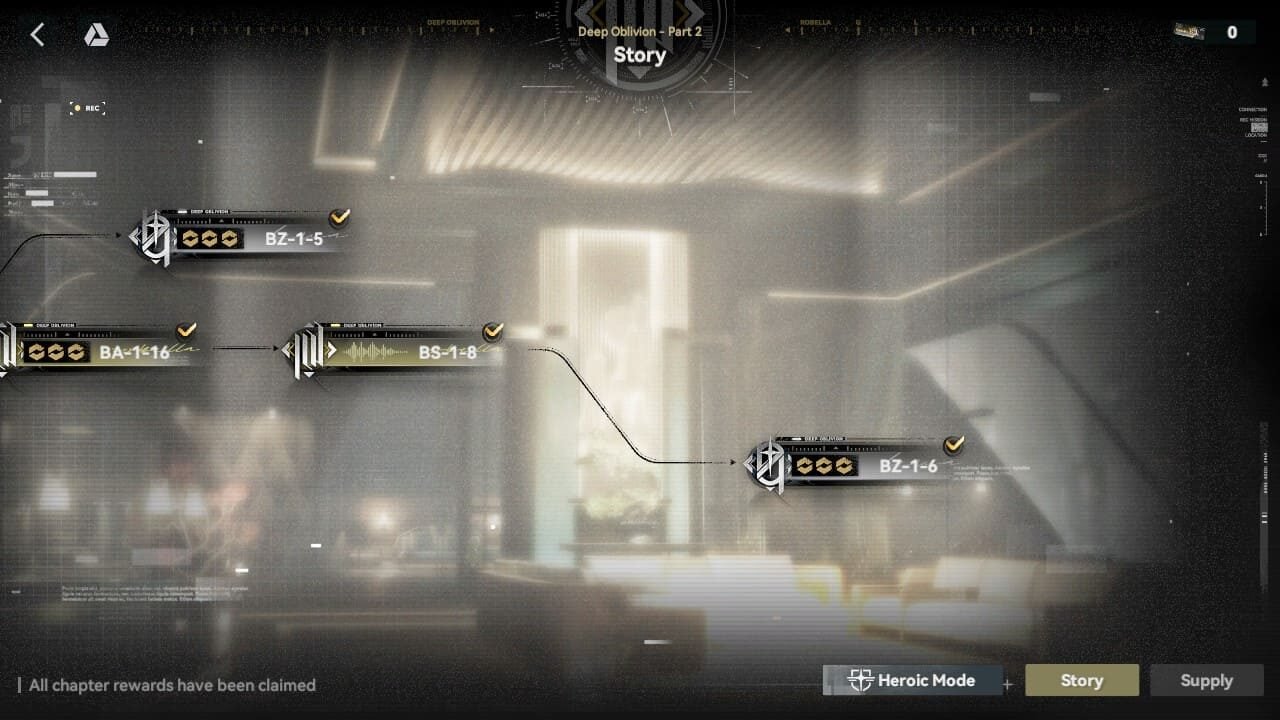The height and width of the screenshot is (720, 1280).
Task: Click the currency item icon top right
Action: tap(1186, 31)
